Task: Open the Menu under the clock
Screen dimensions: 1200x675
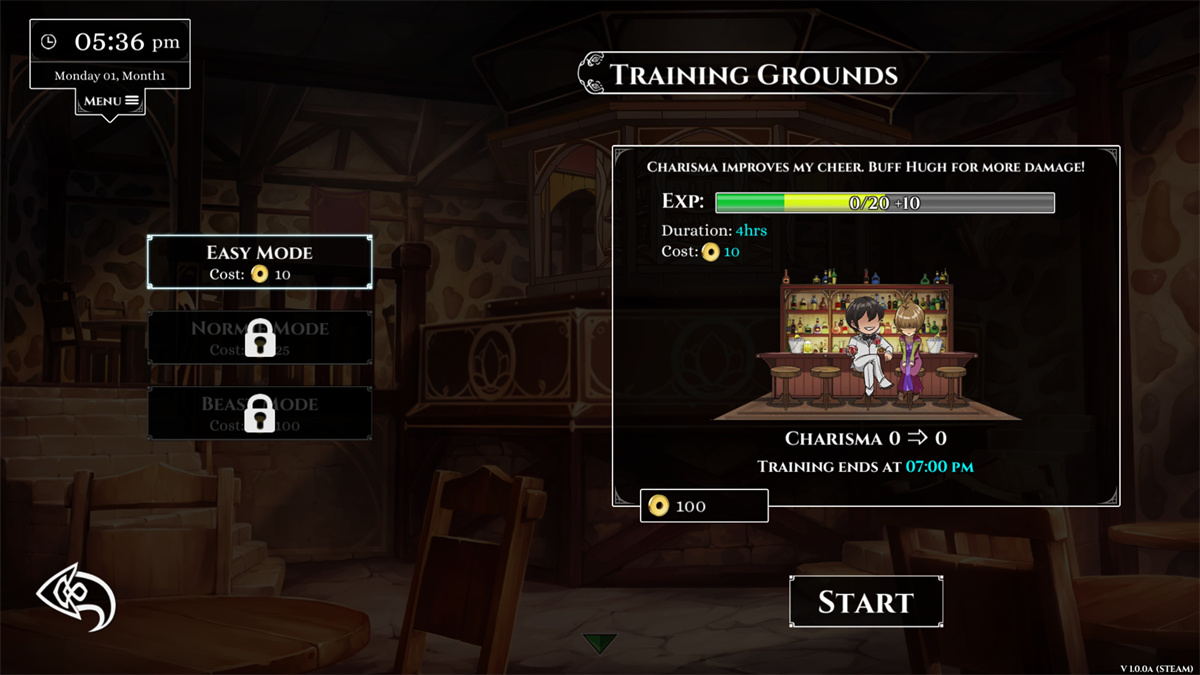Action: click(x=110, y=101)
